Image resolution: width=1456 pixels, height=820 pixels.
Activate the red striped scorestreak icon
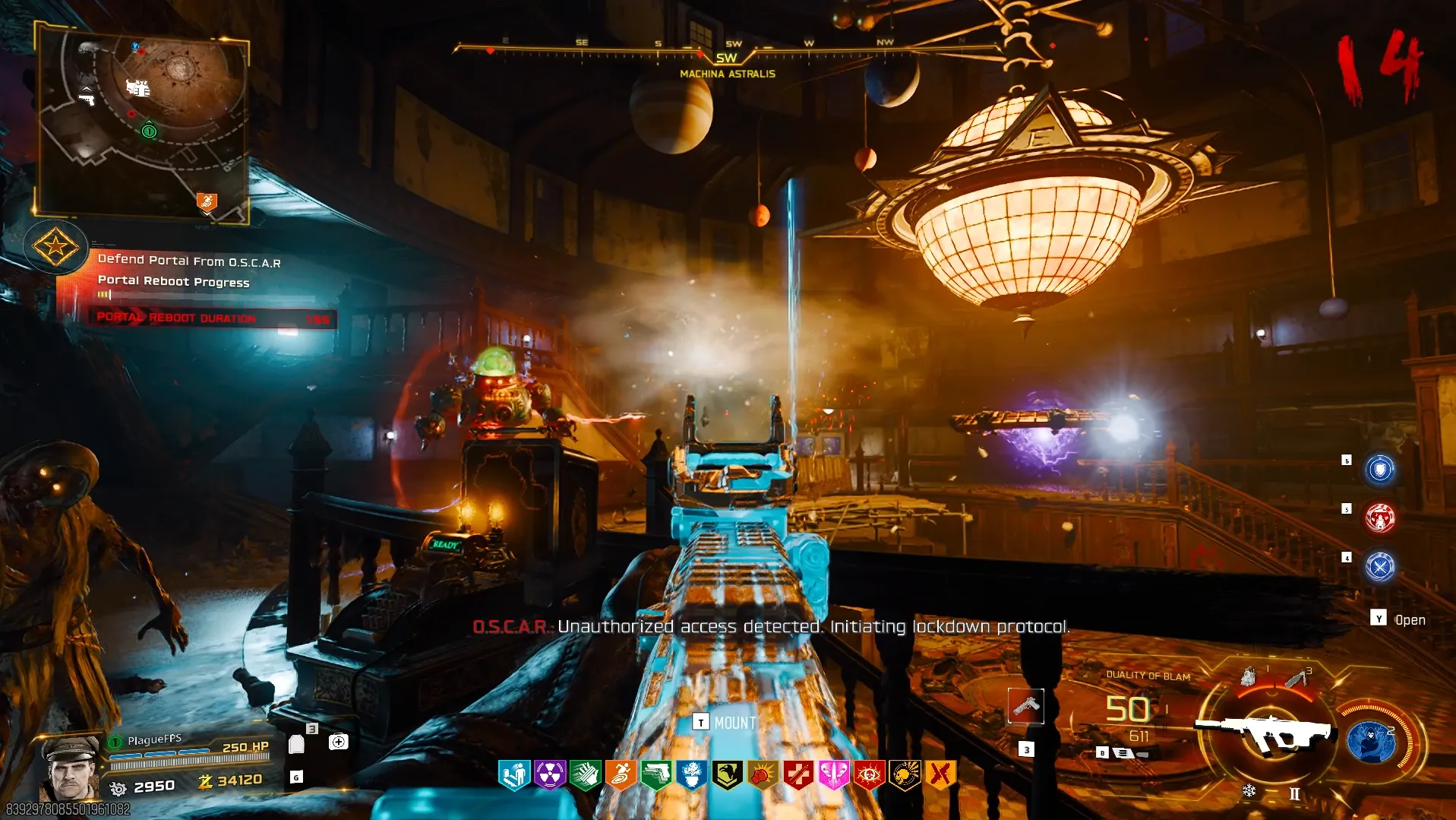coord(1379,518)
